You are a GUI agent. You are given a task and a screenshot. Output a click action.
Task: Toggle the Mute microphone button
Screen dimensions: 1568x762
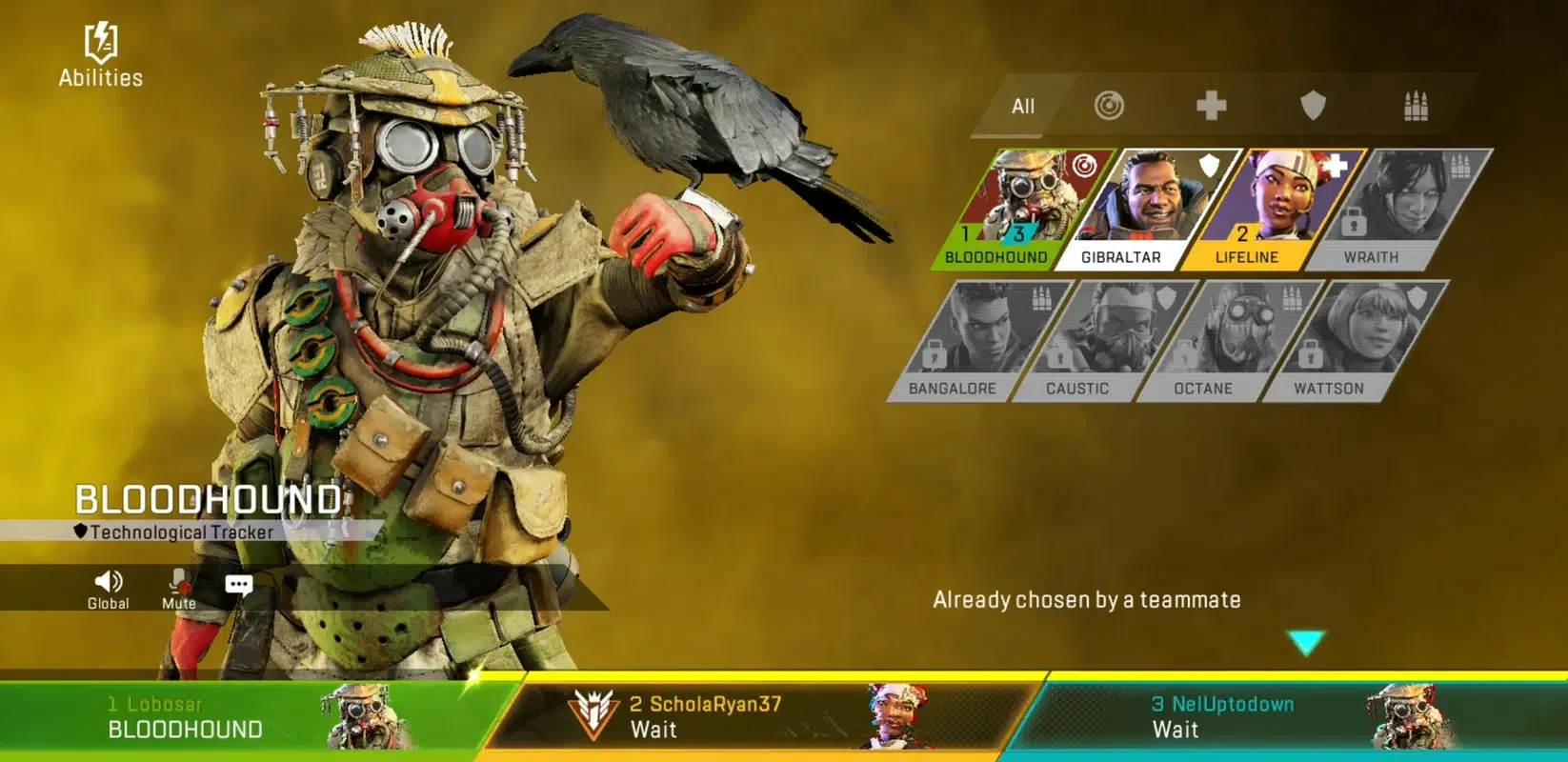click(178, 588)
